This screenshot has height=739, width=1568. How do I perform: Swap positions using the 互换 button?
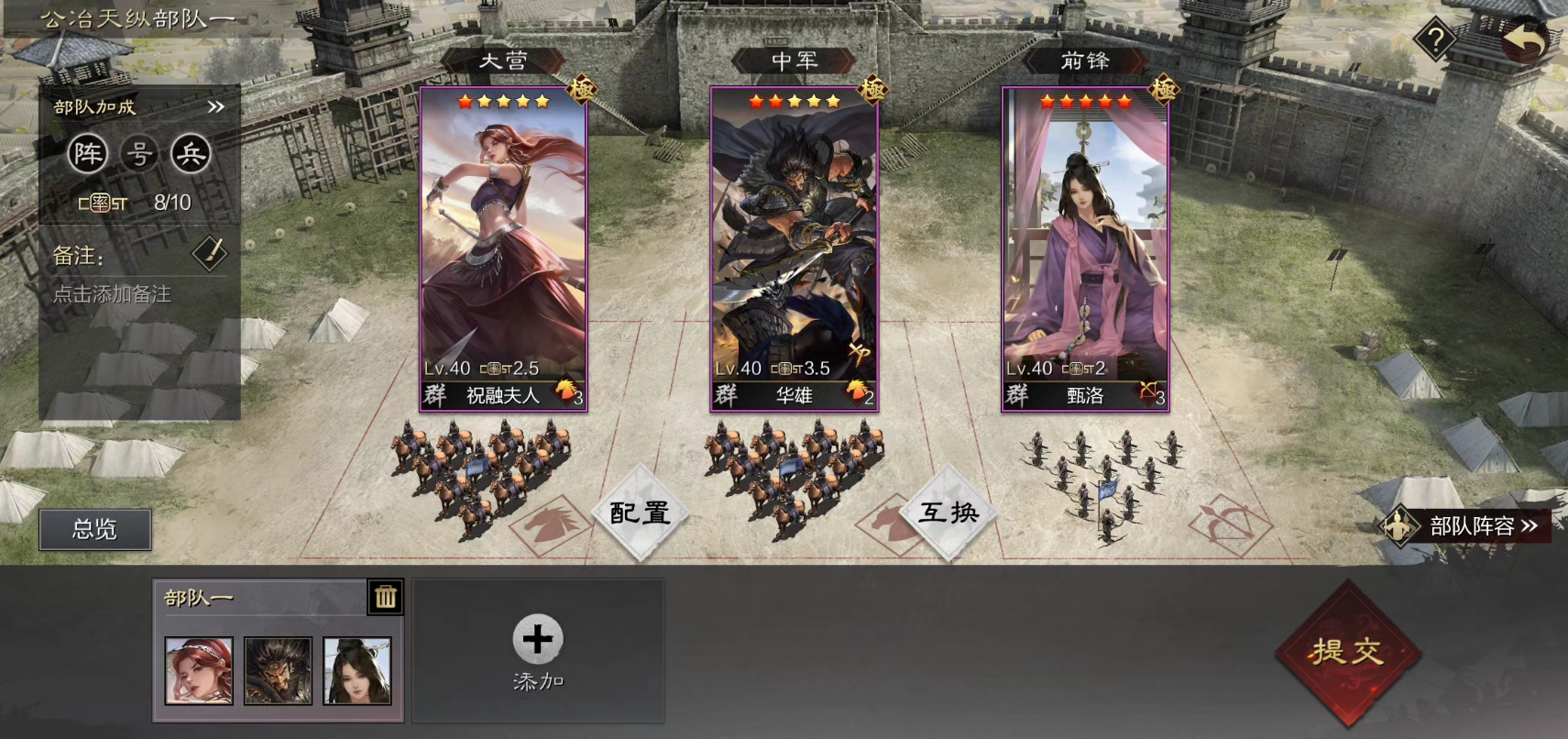pos(948,513)
